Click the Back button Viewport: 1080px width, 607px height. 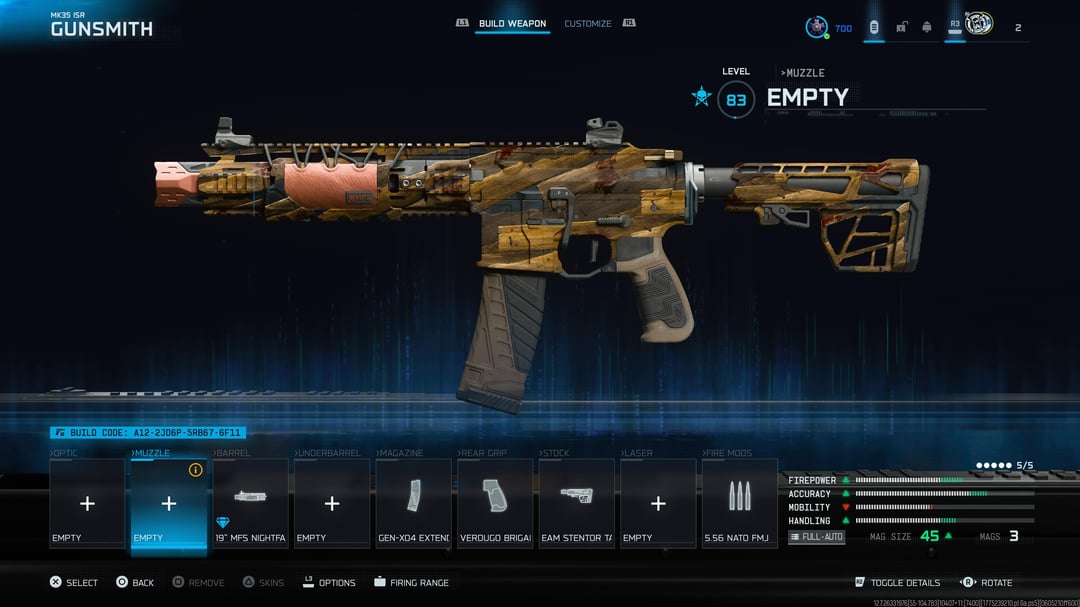click(134, 582)
